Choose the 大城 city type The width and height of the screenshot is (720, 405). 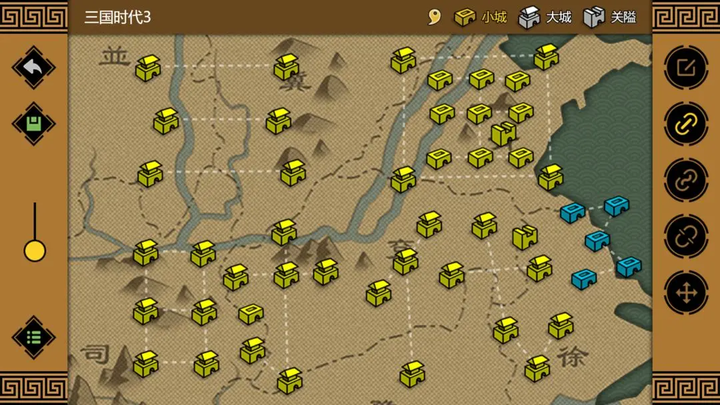click(545, 17)
